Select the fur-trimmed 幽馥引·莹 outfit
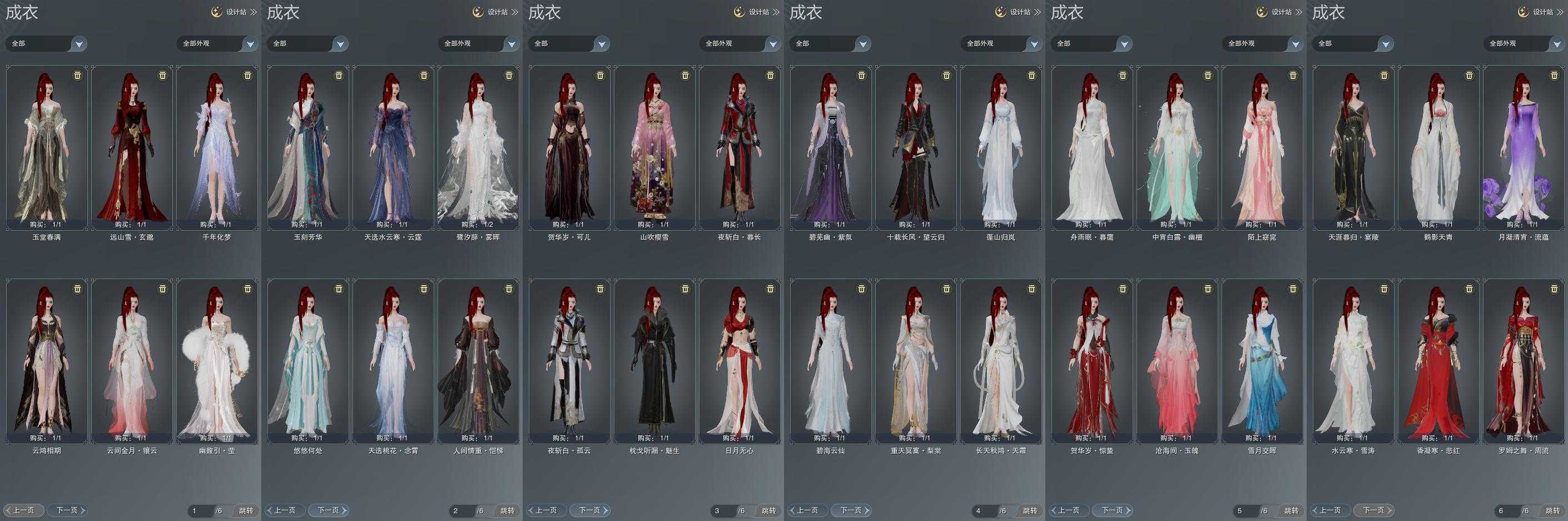 tap(217, 360)
